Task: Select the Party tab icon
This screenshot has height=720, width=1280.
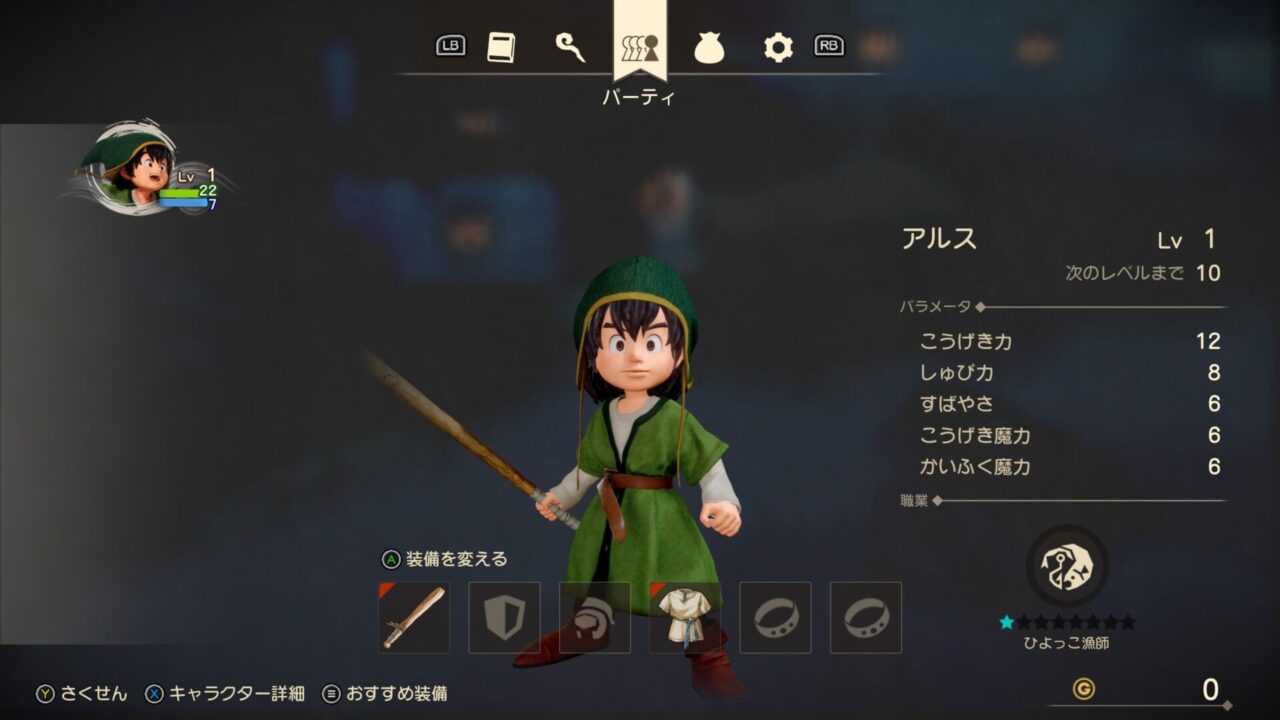Action: click(x=640, y=47)
